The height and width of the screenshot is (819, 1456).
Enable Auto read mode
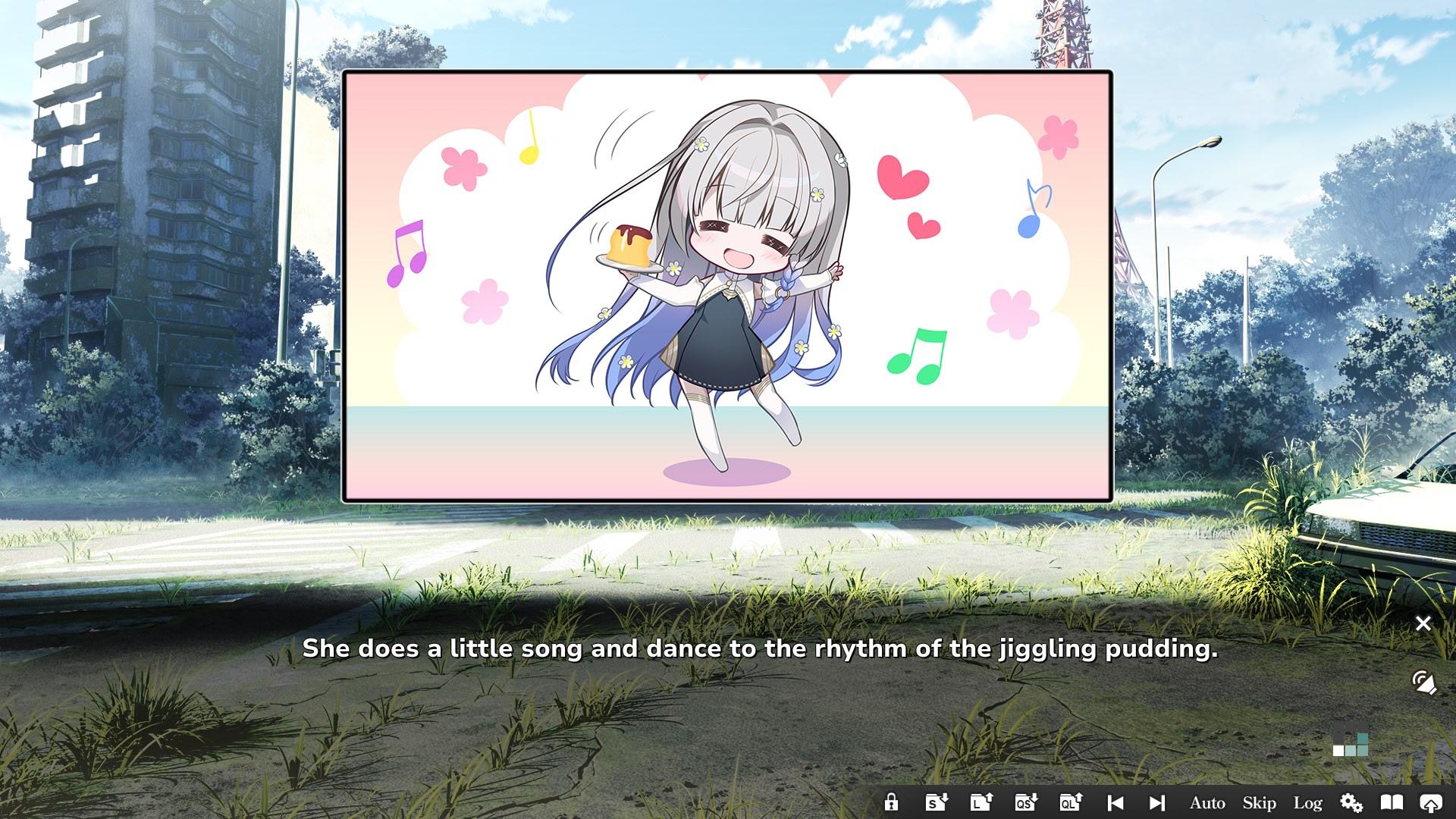point(1207,802)
